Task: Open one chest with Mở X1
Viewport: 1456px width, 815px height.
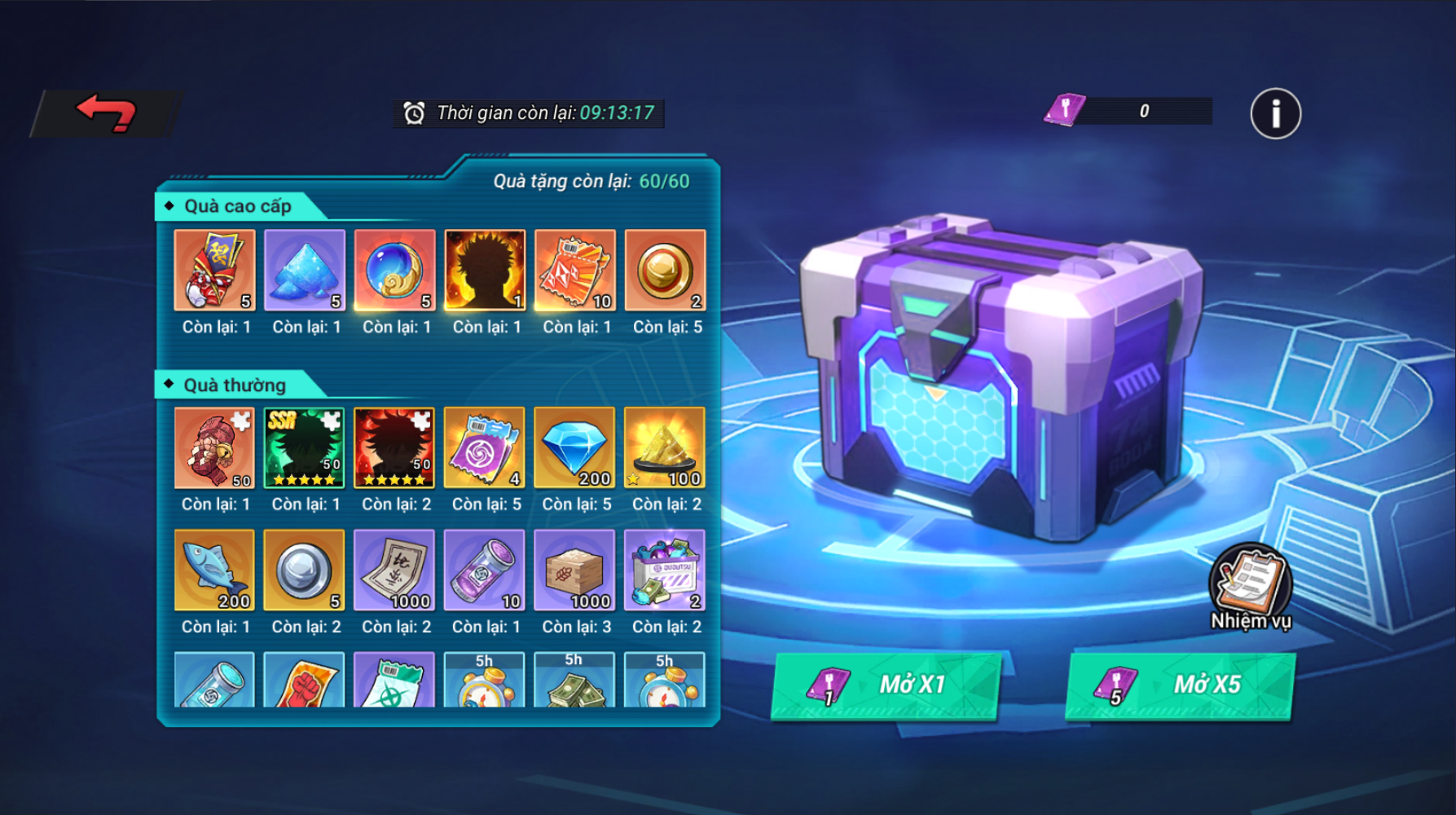Action: [886, 685]
